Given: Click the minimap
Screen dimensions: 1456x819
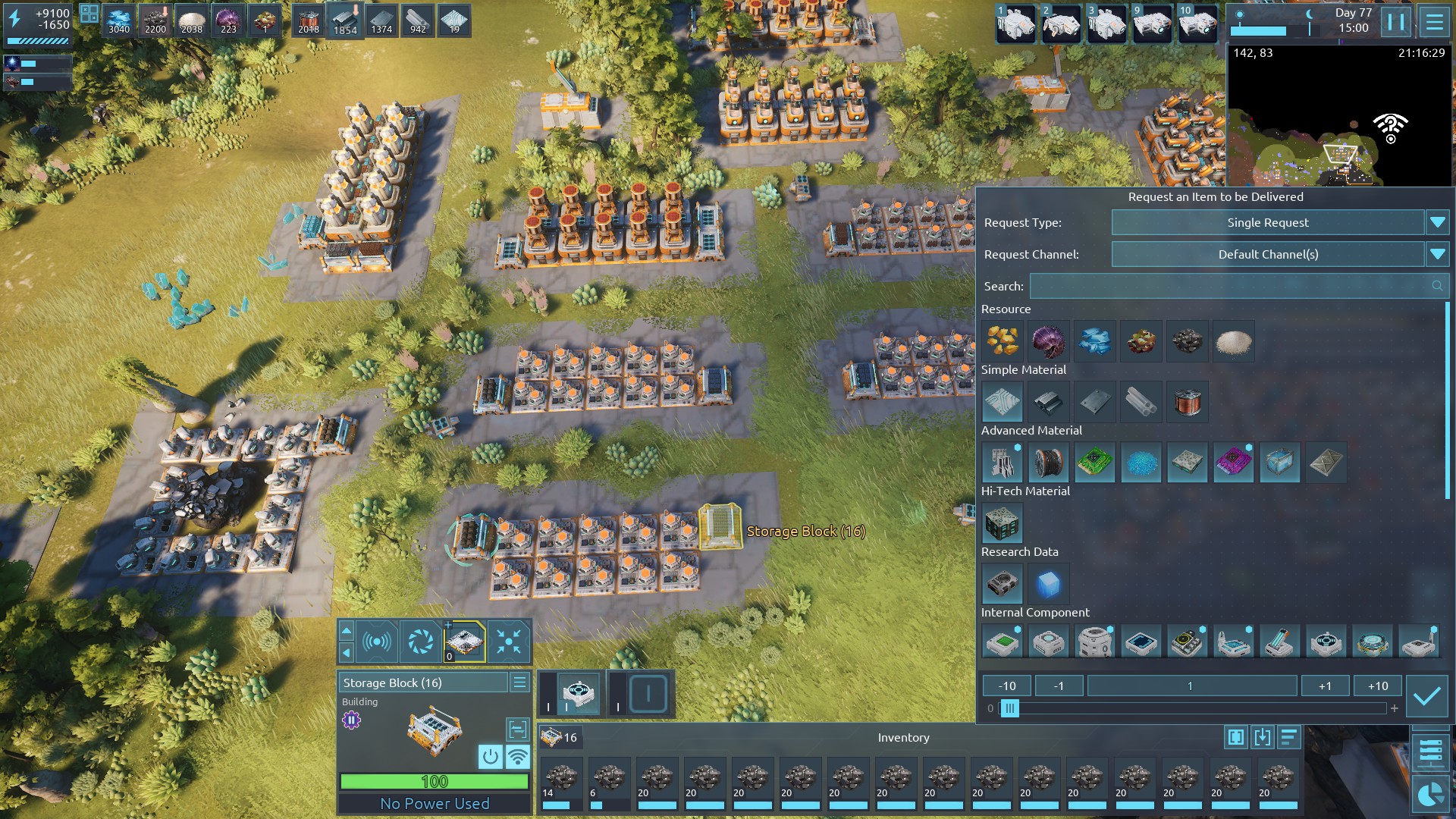Looking at the screenshot, I should coord(1338,121).
